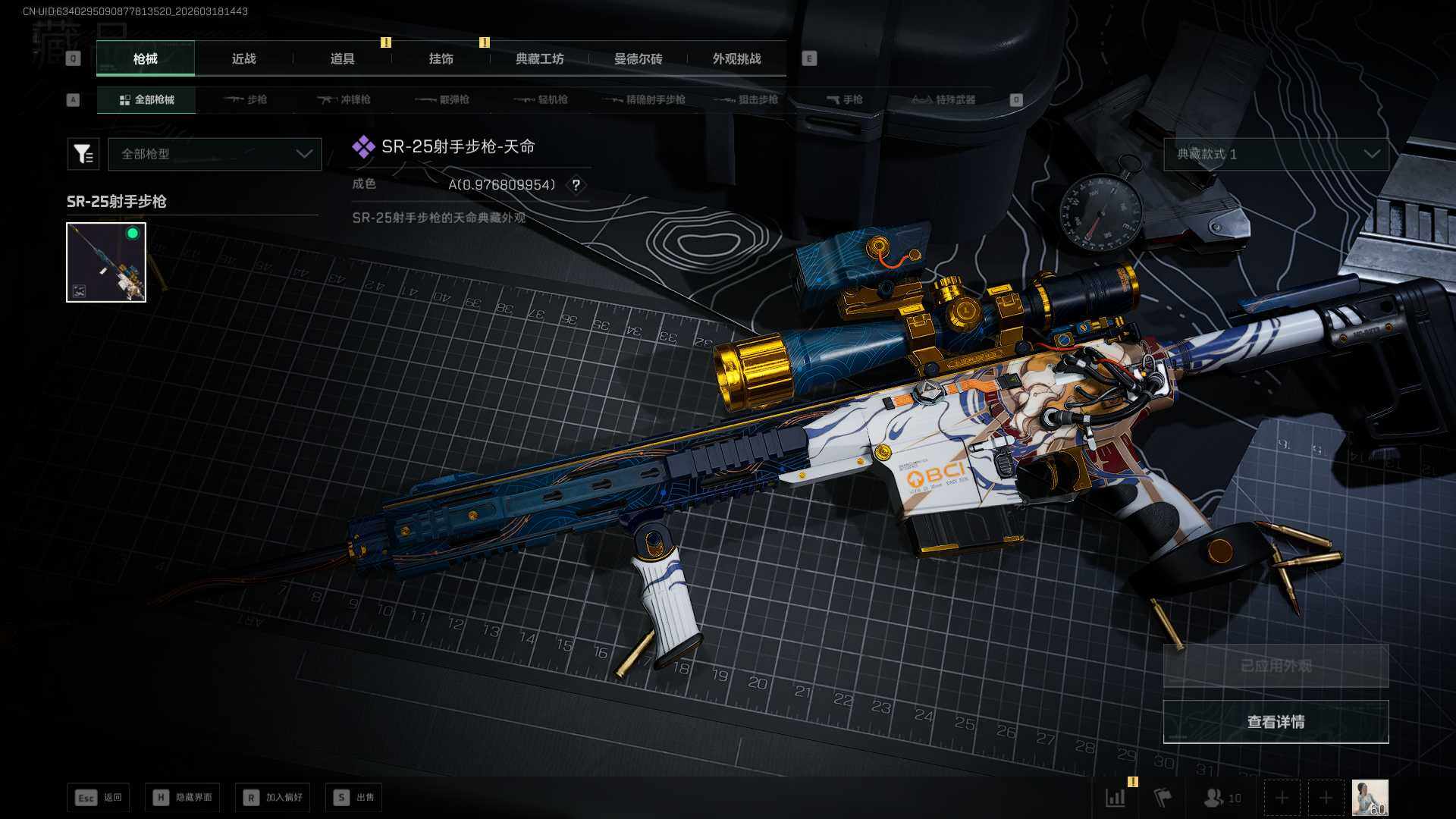
Task: Show the 特殊武器 special weapons category
Action: coord(943,100)
